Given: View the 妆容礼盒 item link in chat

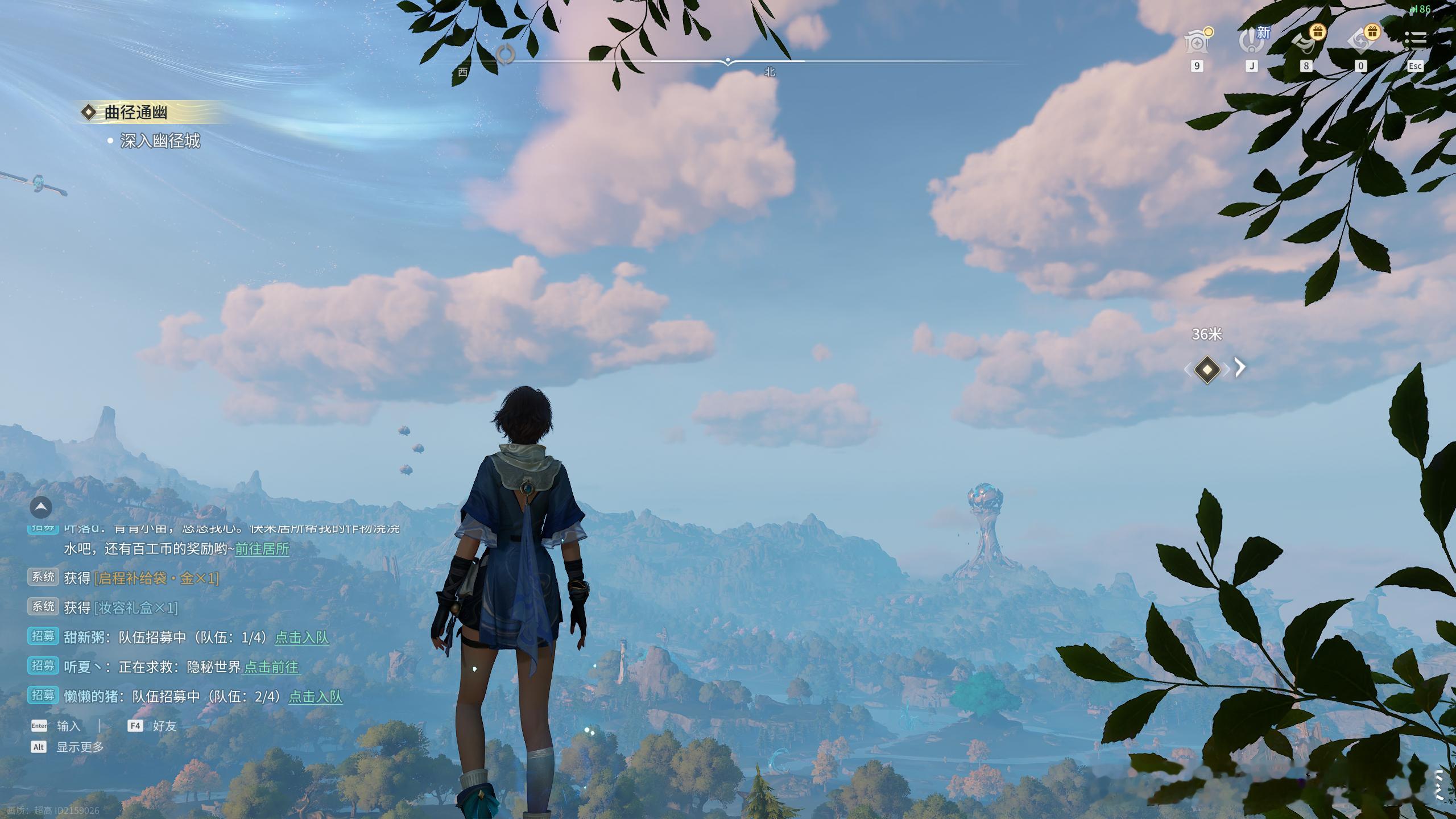Looking at the screenshot, I should [136, 608].
